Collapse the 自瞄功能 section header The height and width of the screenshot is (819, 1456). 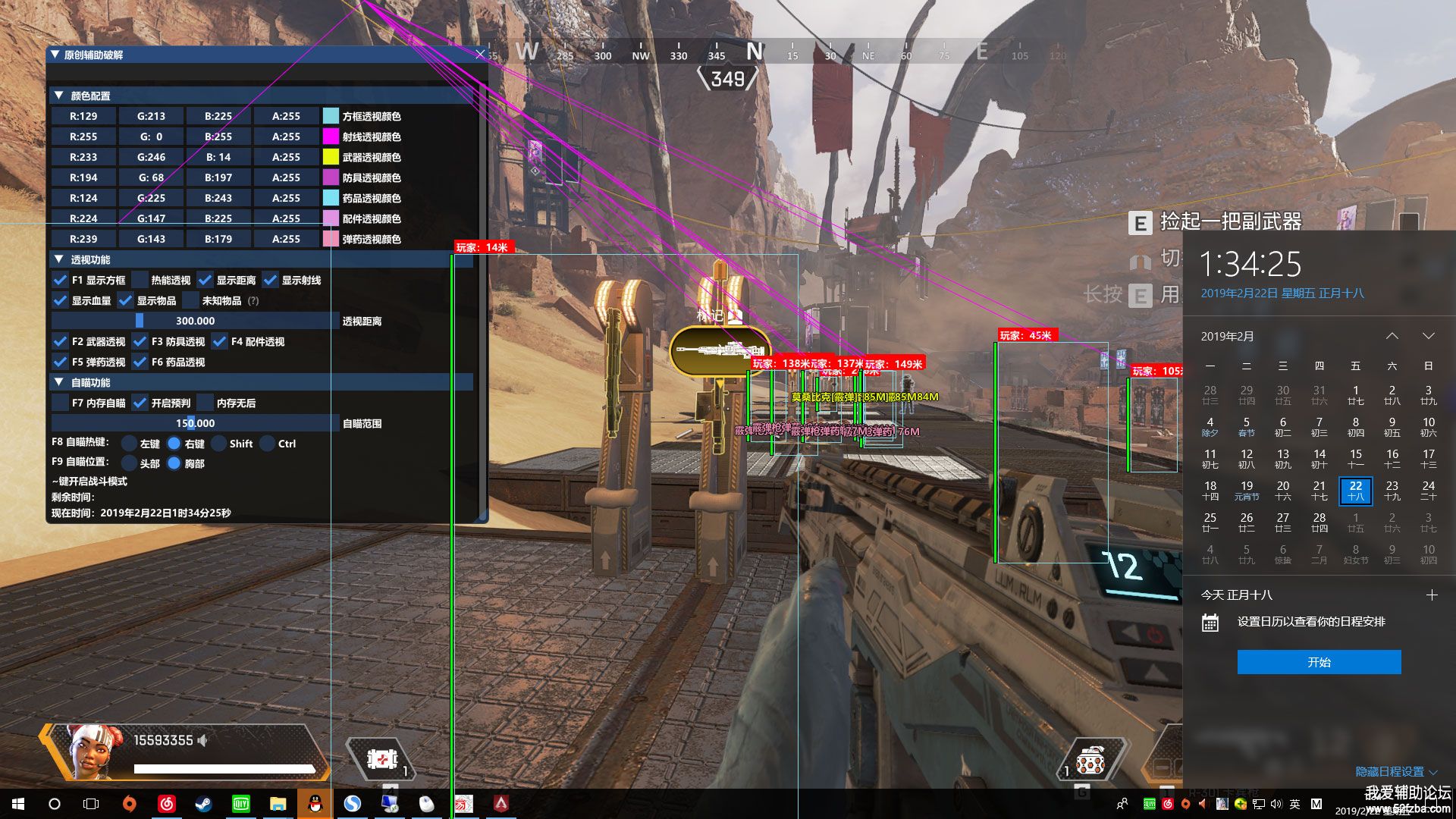pyautogui.click(x=58, y=382)
